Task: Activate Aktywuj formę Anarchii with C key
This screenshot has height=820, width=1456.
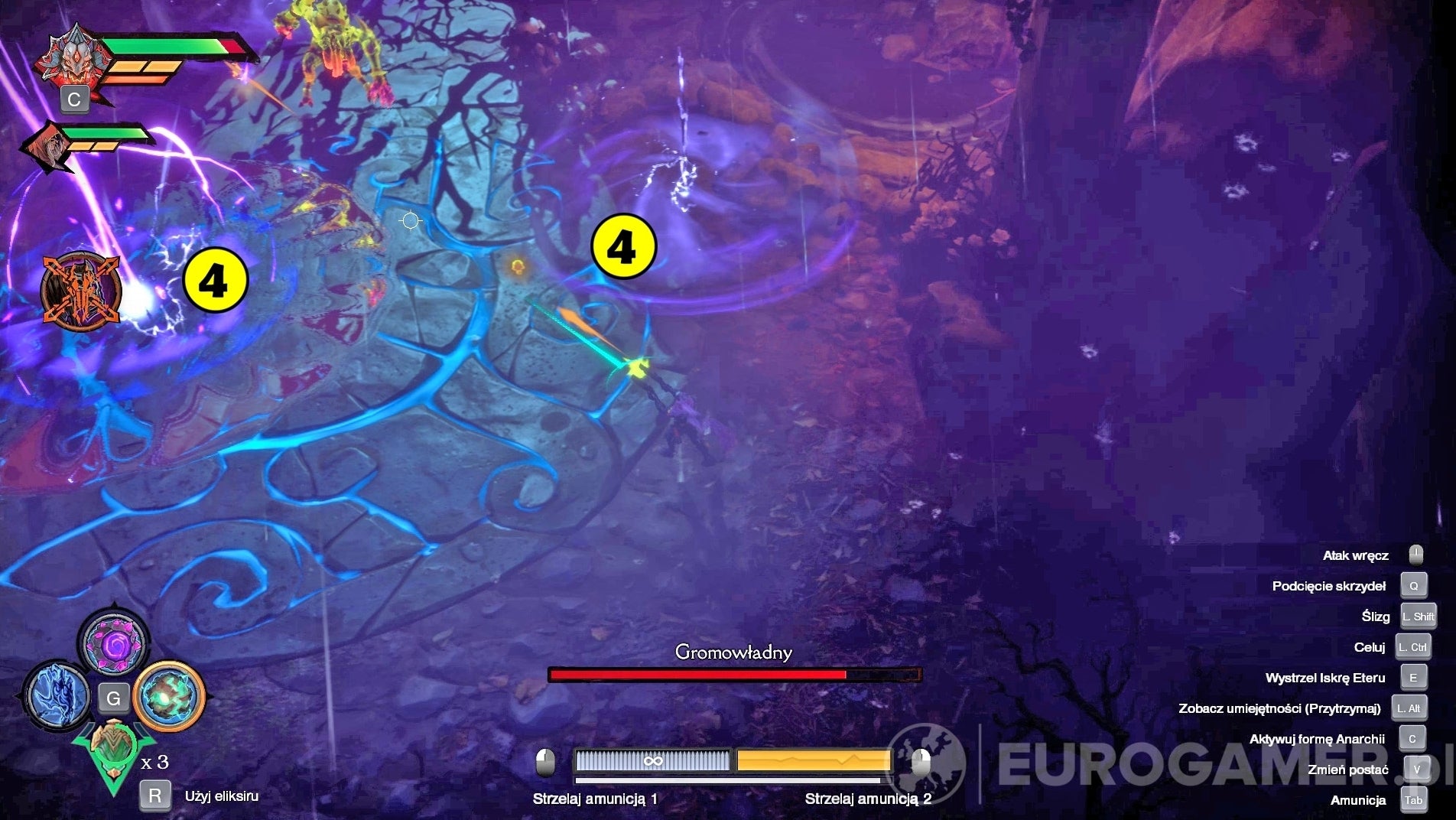Action: point(1414,739)
